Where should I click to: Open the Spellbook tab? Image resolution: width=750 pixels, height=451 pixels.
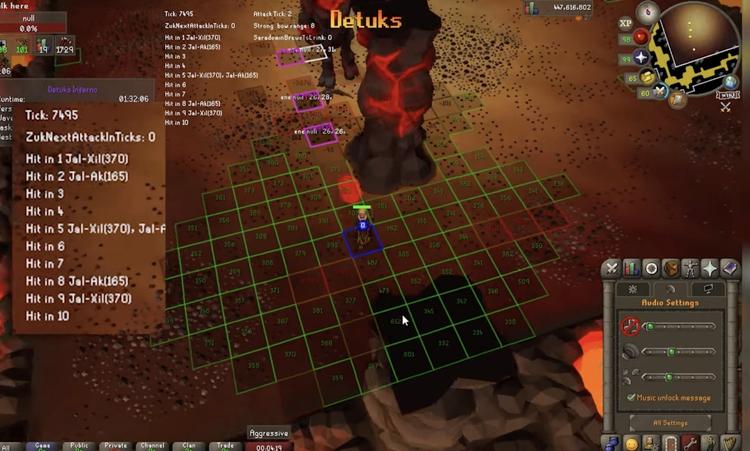tap(729, 268)
